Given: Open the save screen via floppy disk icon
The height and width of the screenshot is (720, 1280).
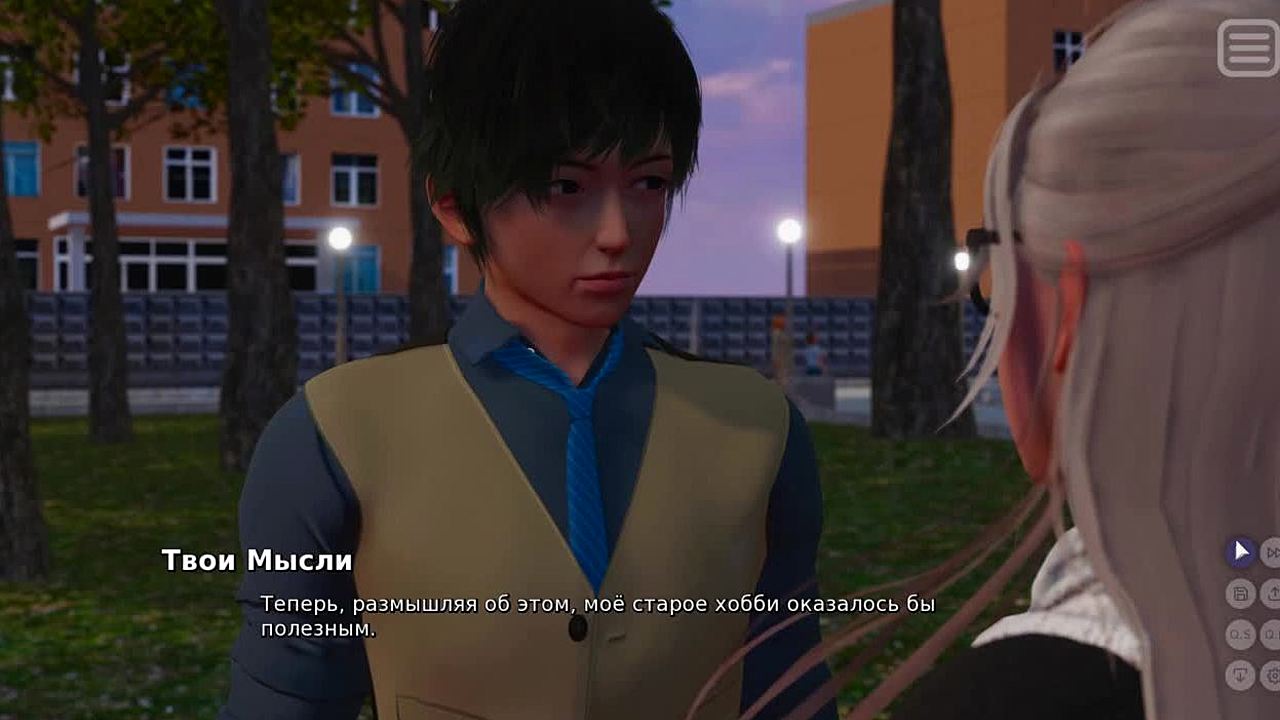Looking at the screenshot, I should coord(1241,594).
